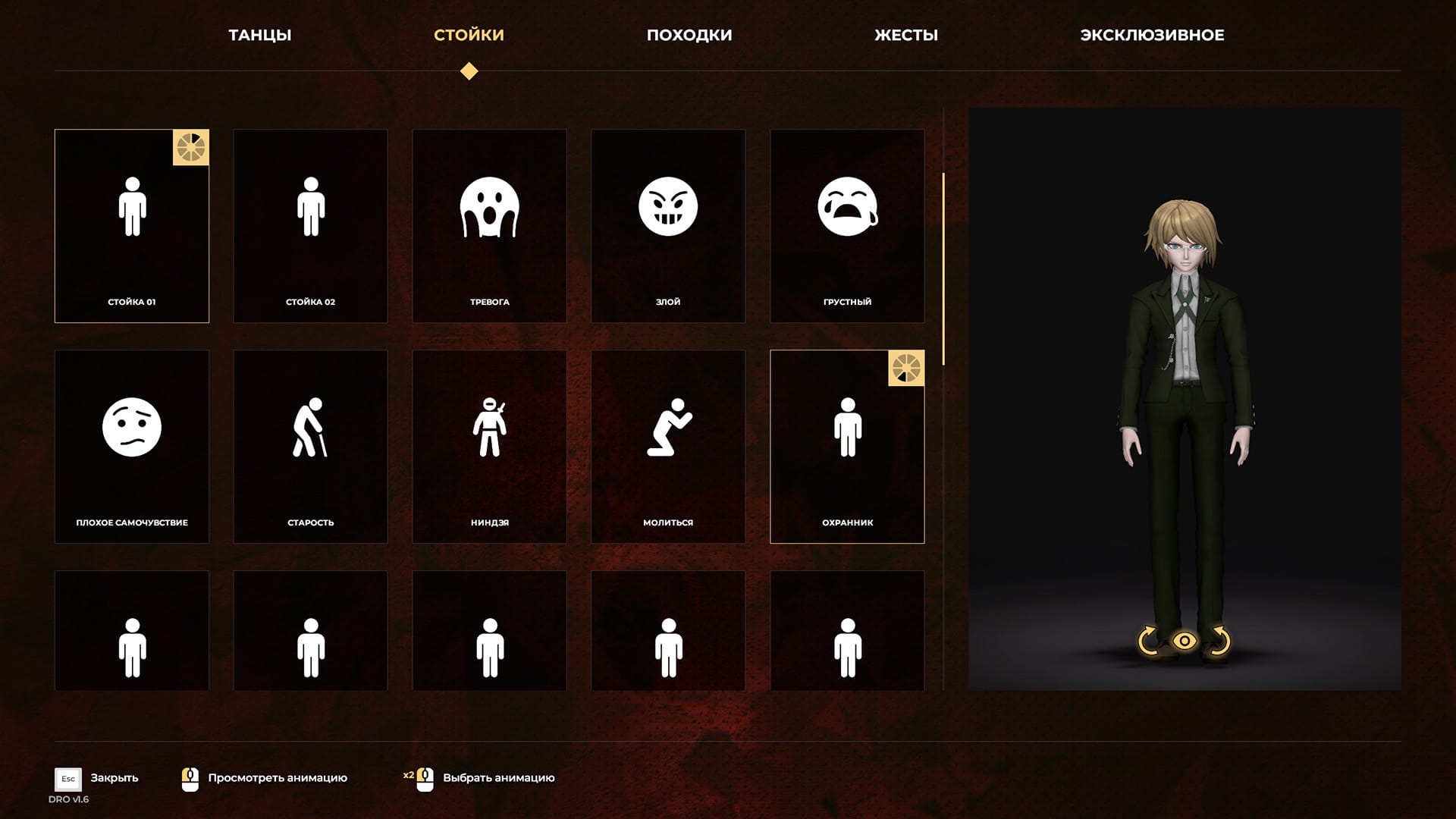
Task: Select the НИНДЗЯ stance tile
Action: pyautogui.click(x=489, y=447)
